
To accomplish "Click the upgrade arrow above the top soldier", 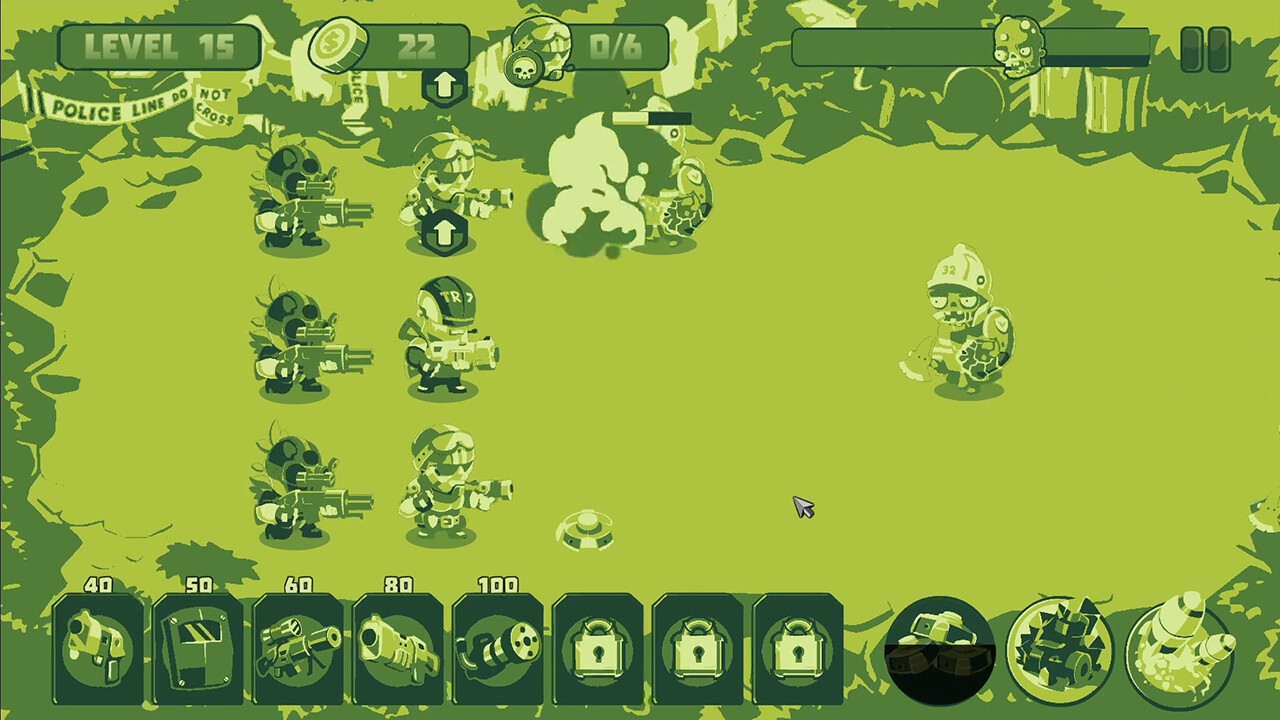I will pyautogui.click(x=444, y=232).
